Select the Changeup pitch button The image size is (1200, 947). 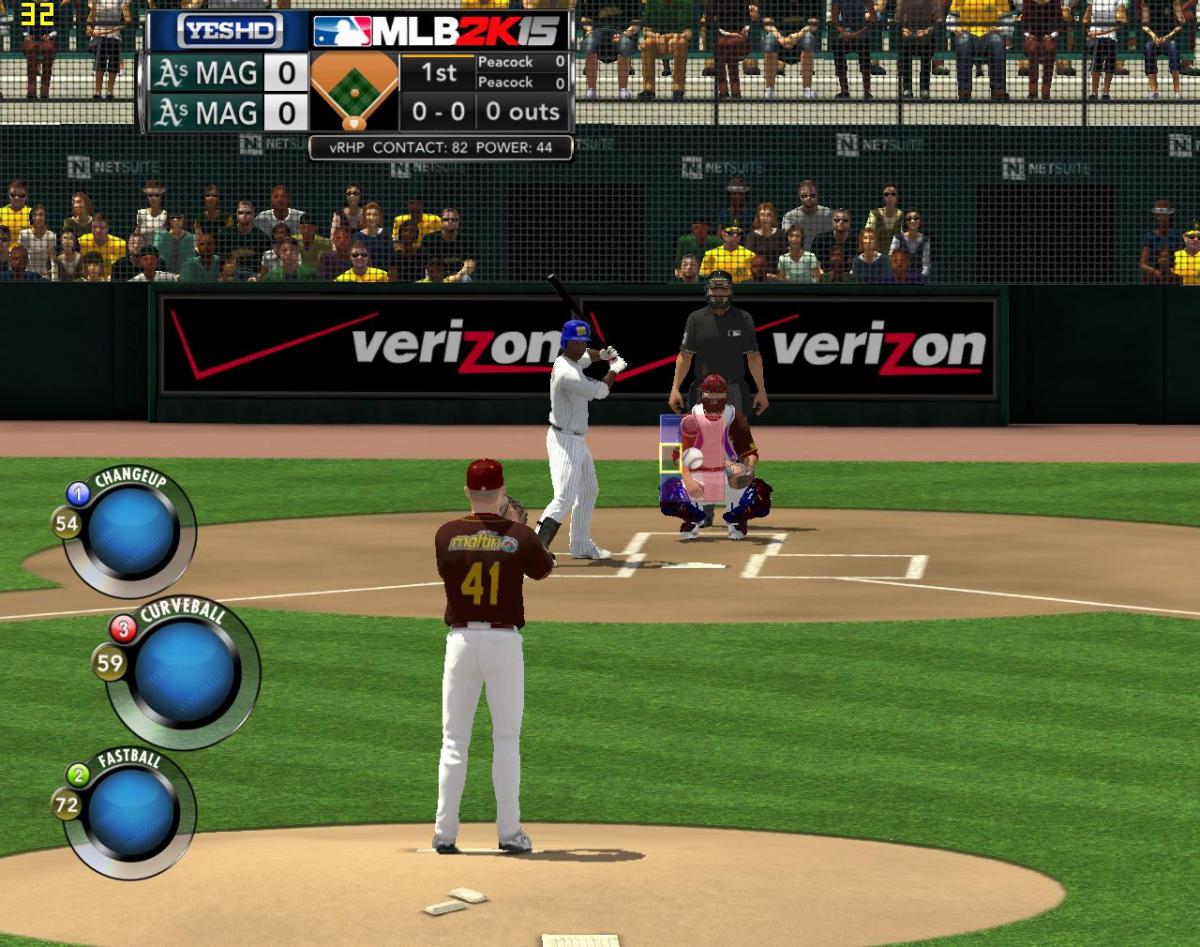[132, 531]
